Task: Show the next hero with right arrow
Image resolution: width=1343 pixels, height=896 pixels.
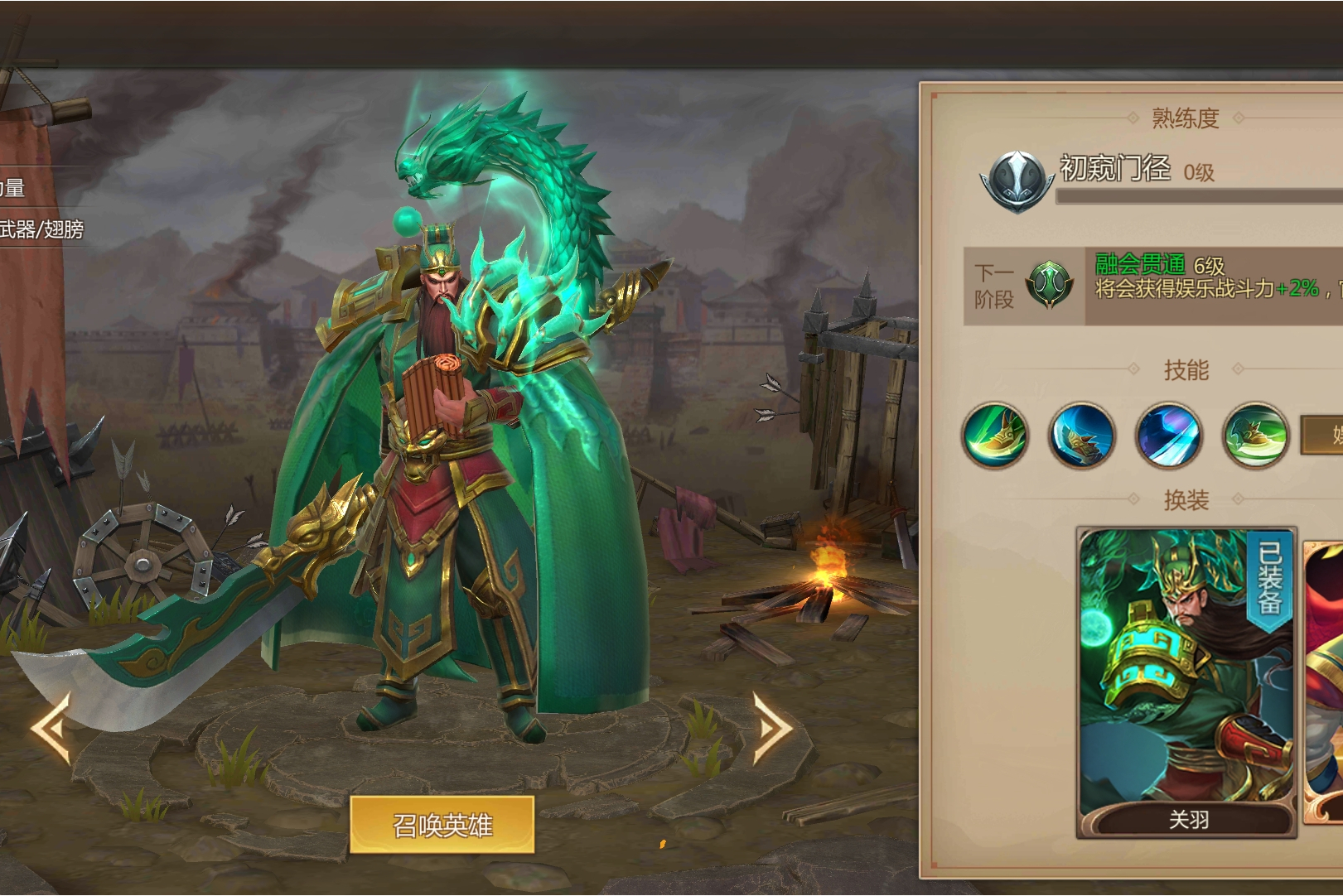Action: [773, 728]
